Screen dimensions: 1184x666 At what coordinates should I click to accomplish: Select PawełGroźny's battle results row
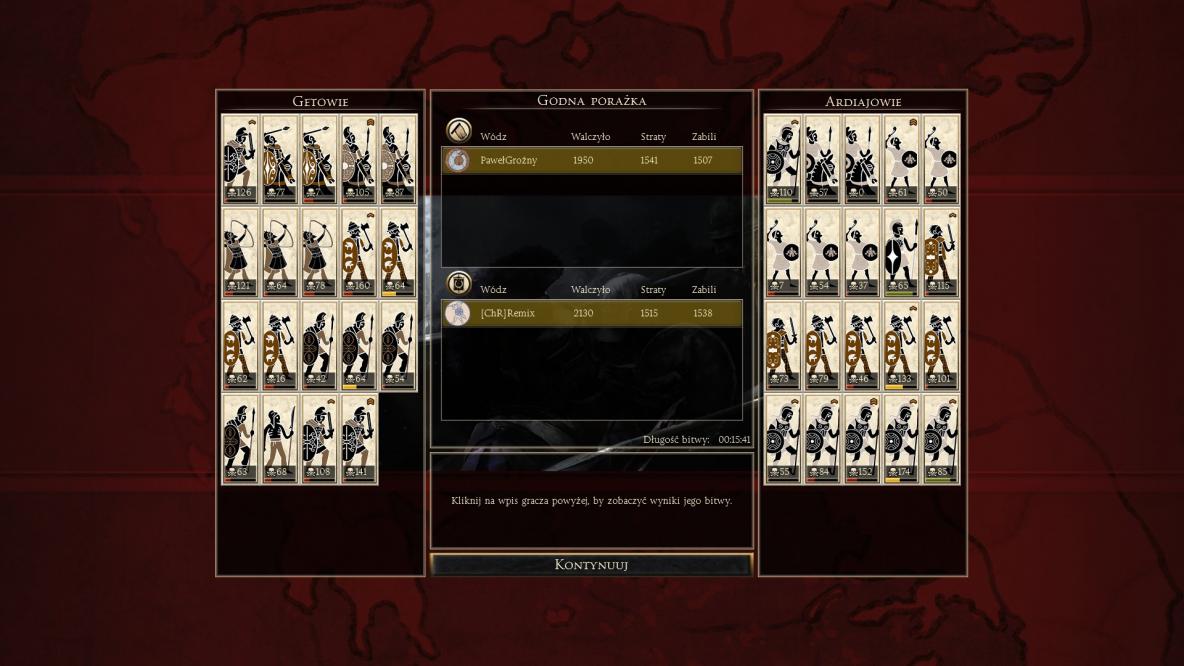[x=592, y=160]
